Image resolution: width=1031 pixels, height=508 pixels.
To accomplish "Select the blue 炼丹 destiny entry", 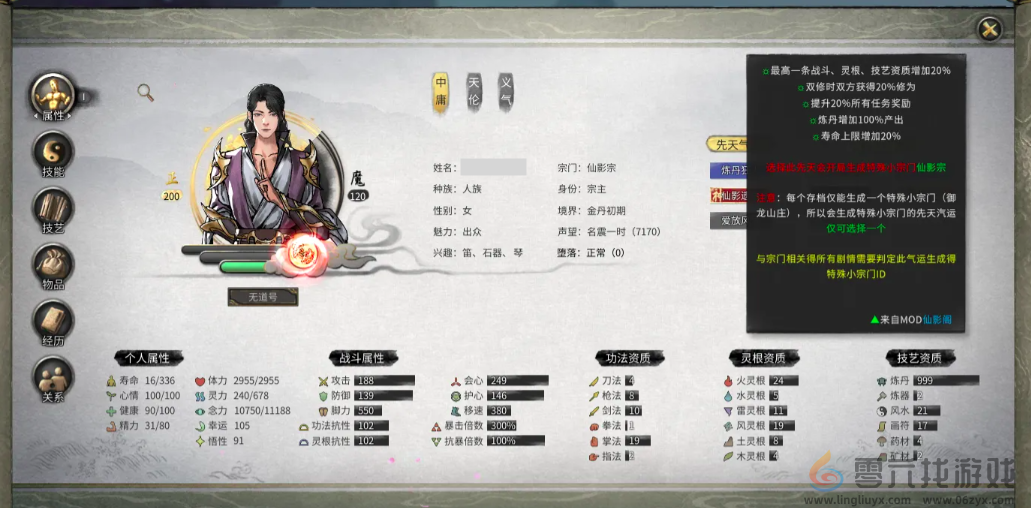I will pos(727,170).
